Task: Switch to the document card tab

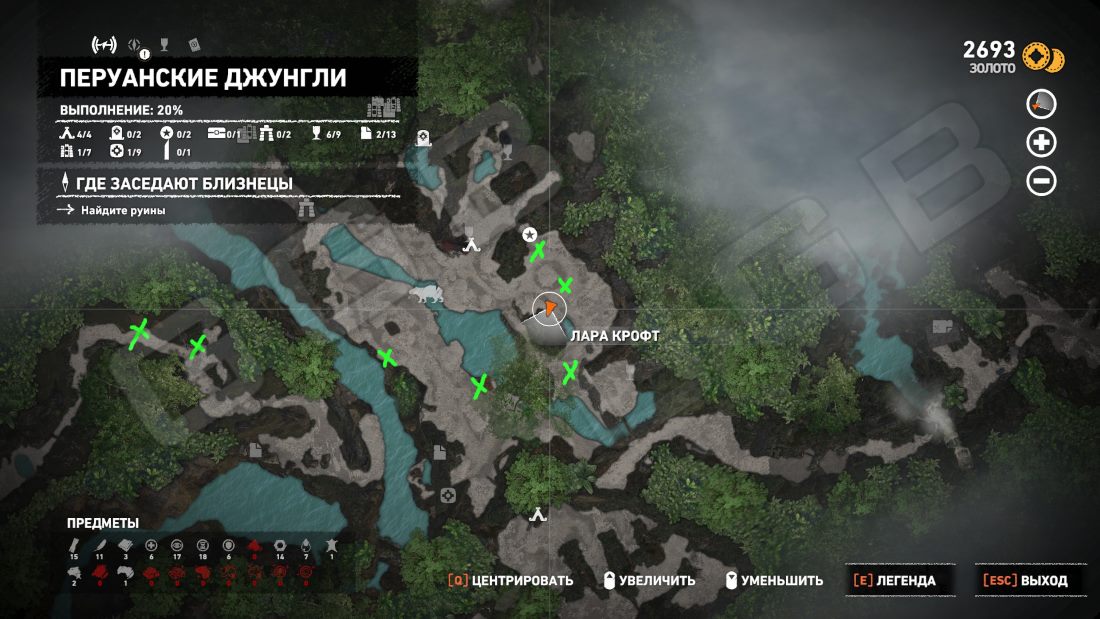Action: (194, 43)
